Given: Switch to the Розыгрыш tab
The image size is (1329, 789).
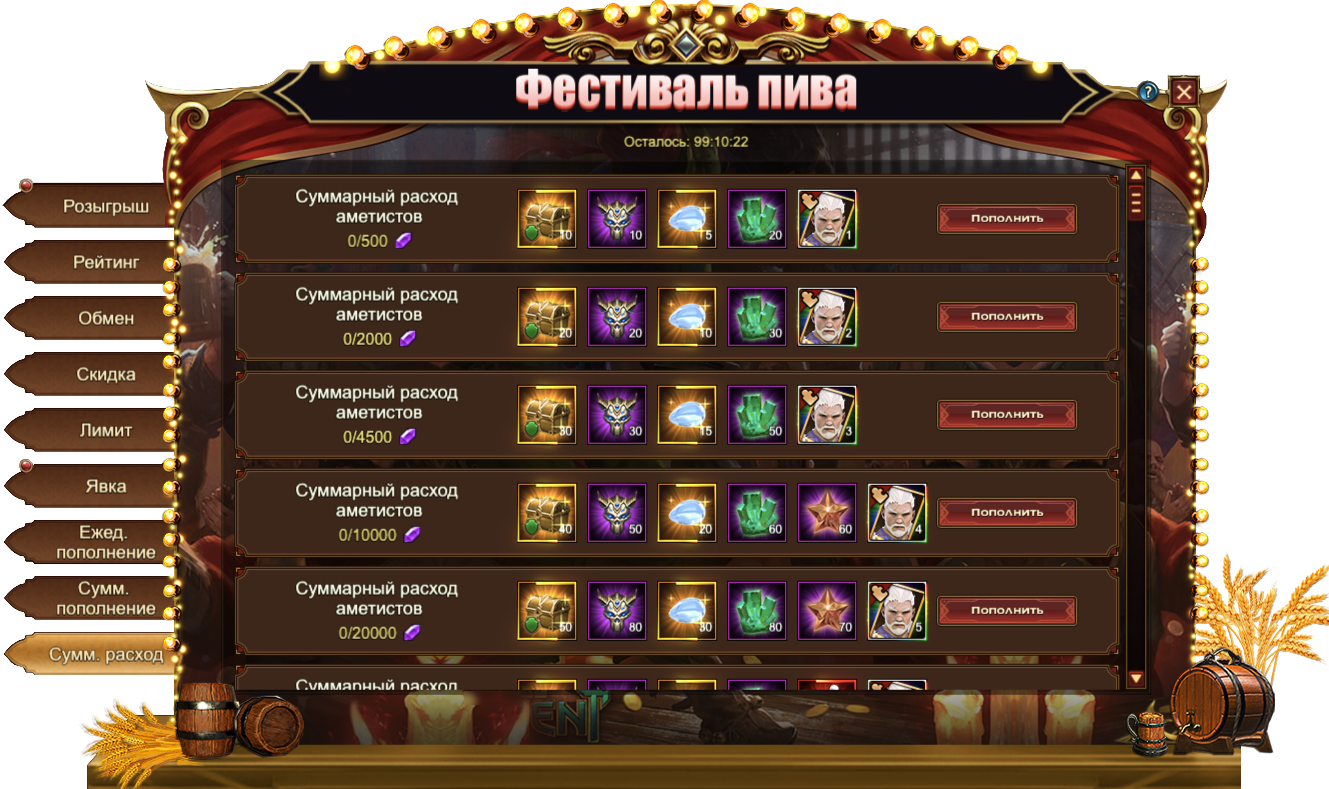Looking at the screenshot, I should [x=105, y=207].
